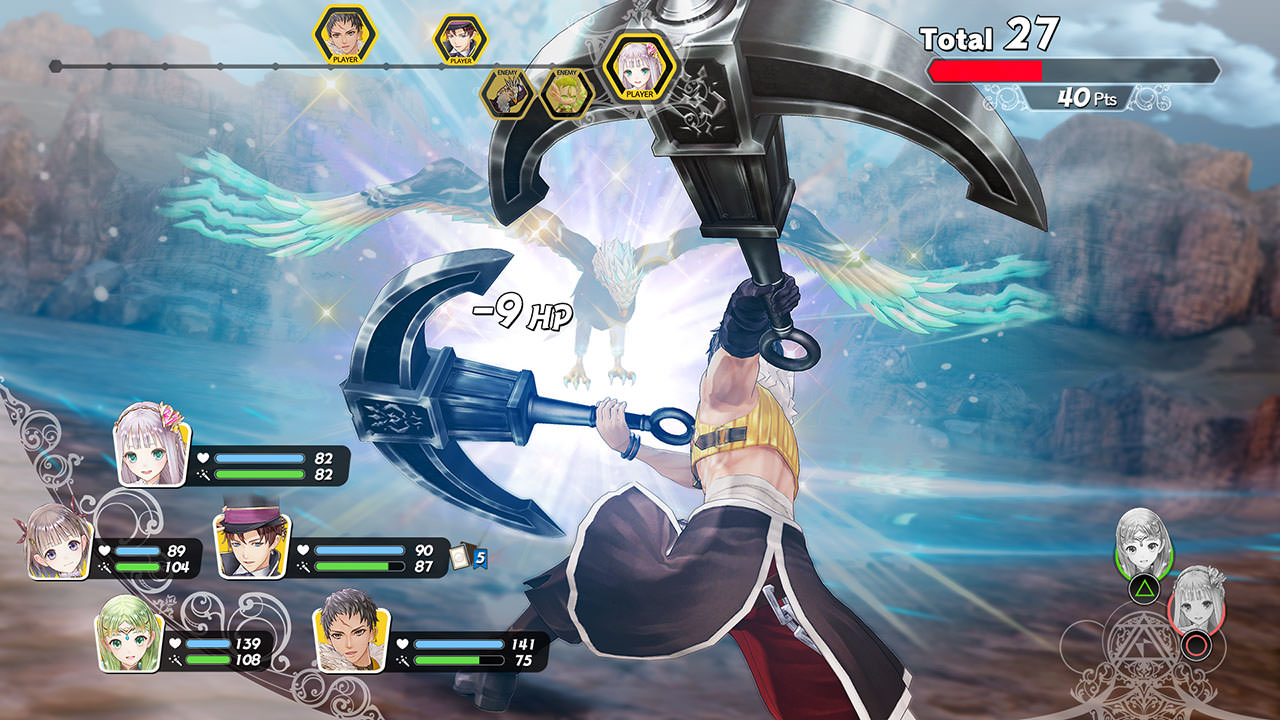Activate the green-ringed assist character portrait
This screenshot has width=1280, height=720.
1141,548
